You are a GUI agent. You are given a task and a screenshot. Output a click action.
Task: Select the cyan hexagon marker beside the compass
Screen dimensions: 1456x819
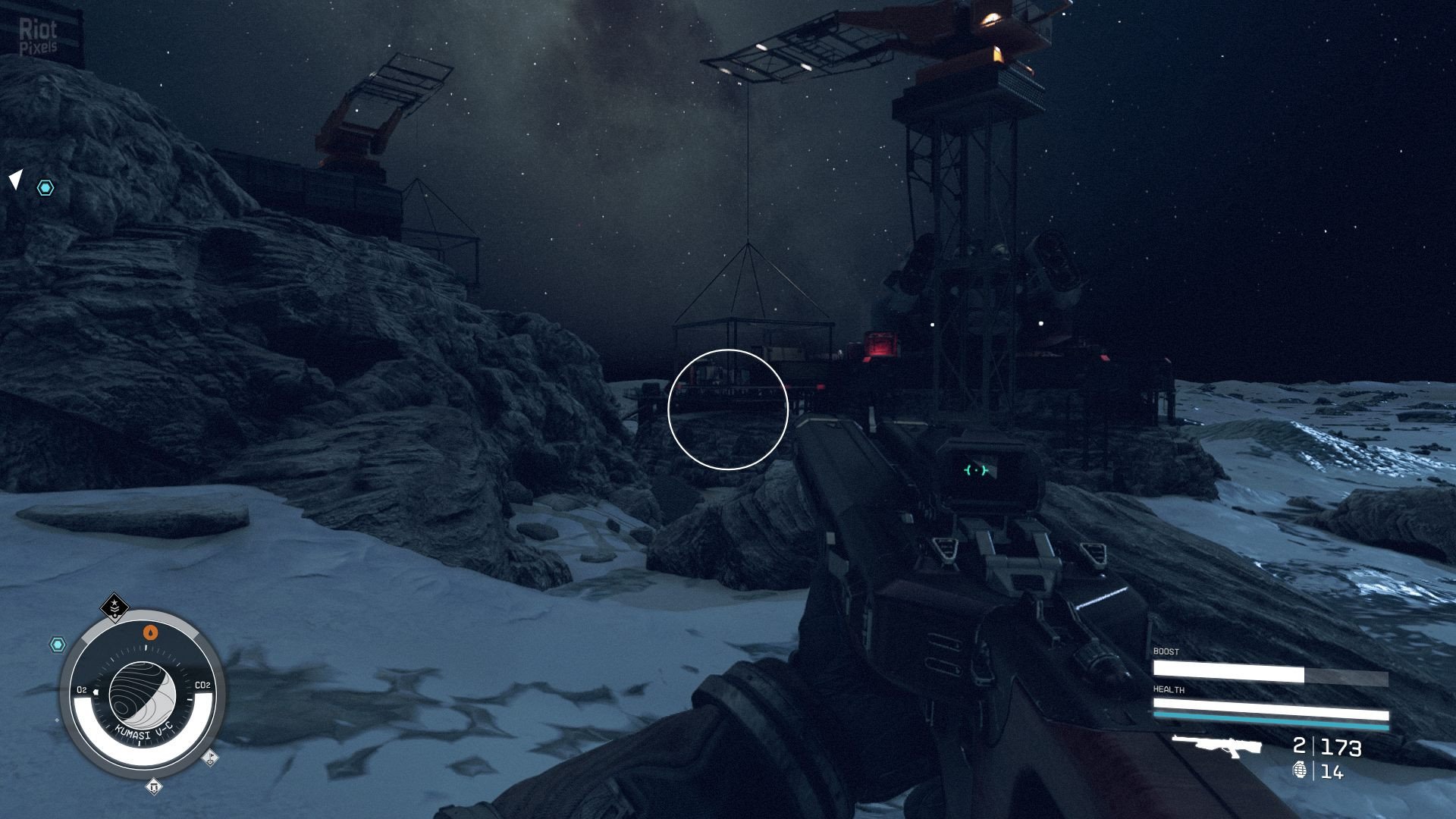click(x=58, y=645)
